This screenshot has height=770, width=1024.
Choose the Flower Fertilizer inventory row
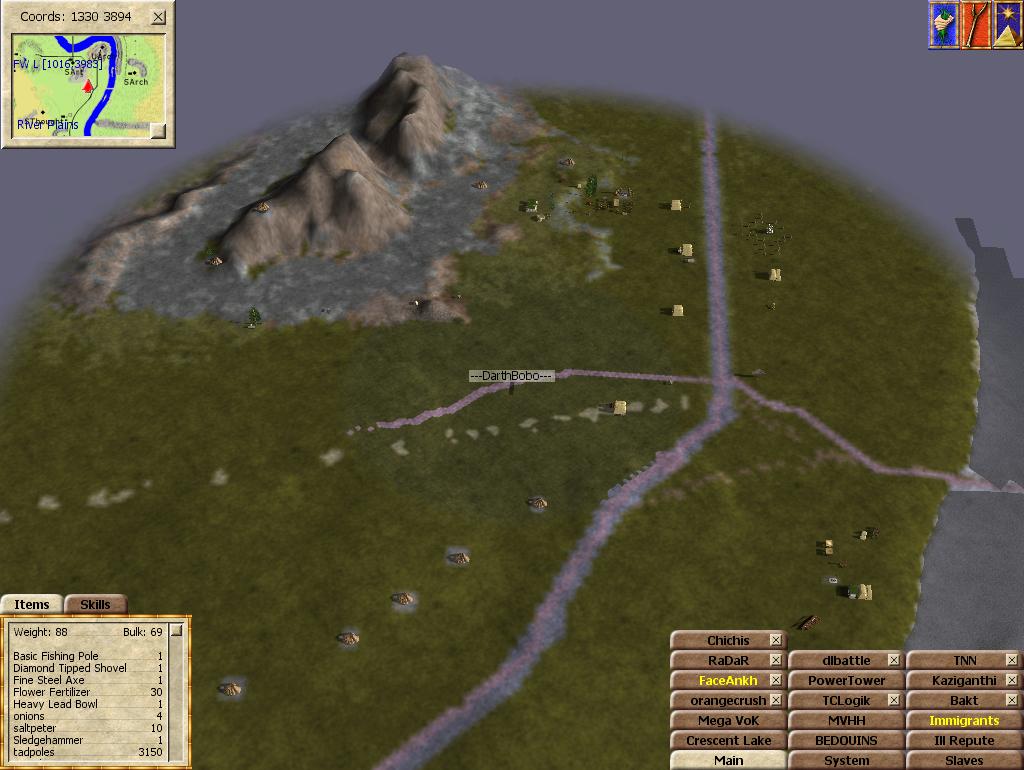[60, 692]
